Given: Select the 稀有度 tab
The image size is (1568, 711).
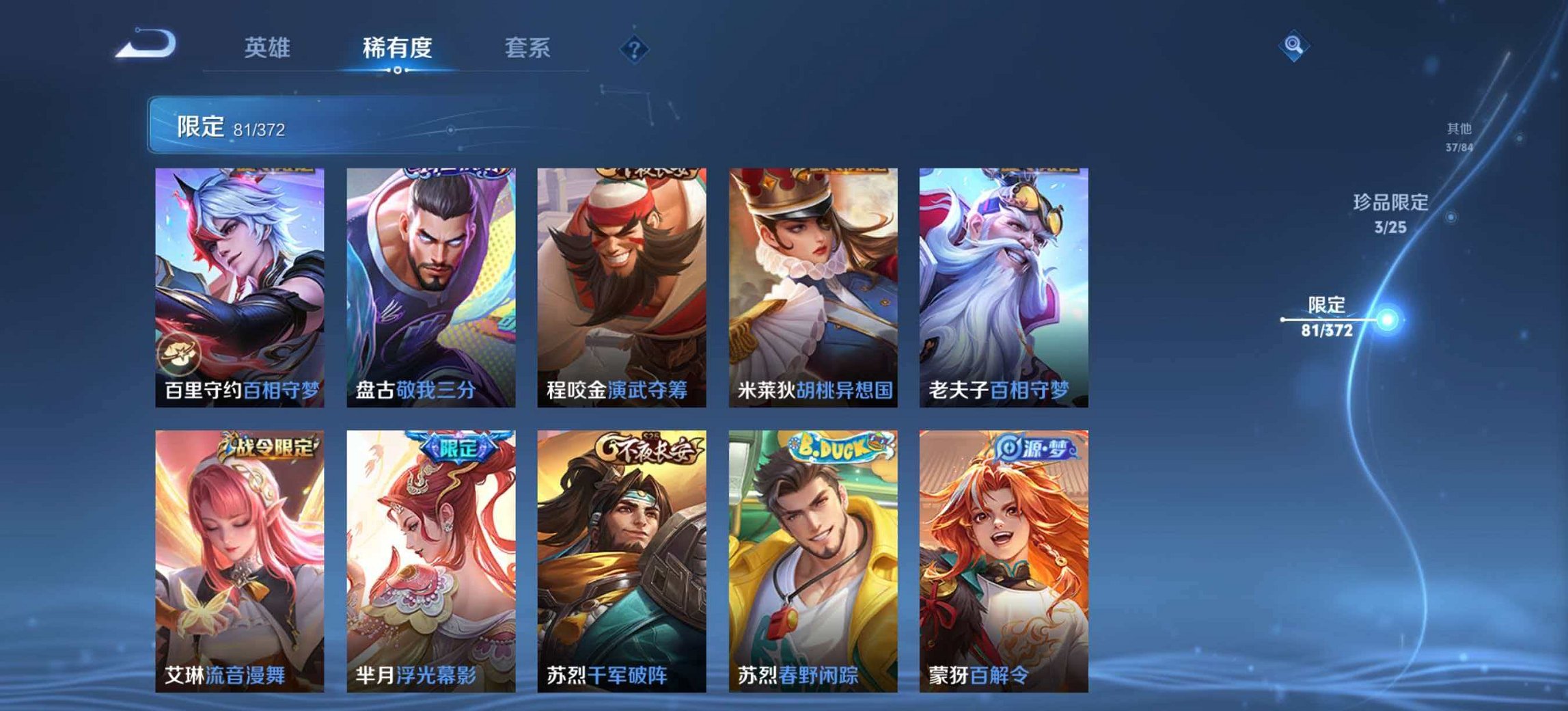Looking at the screenshot, I should pos(396,48).
